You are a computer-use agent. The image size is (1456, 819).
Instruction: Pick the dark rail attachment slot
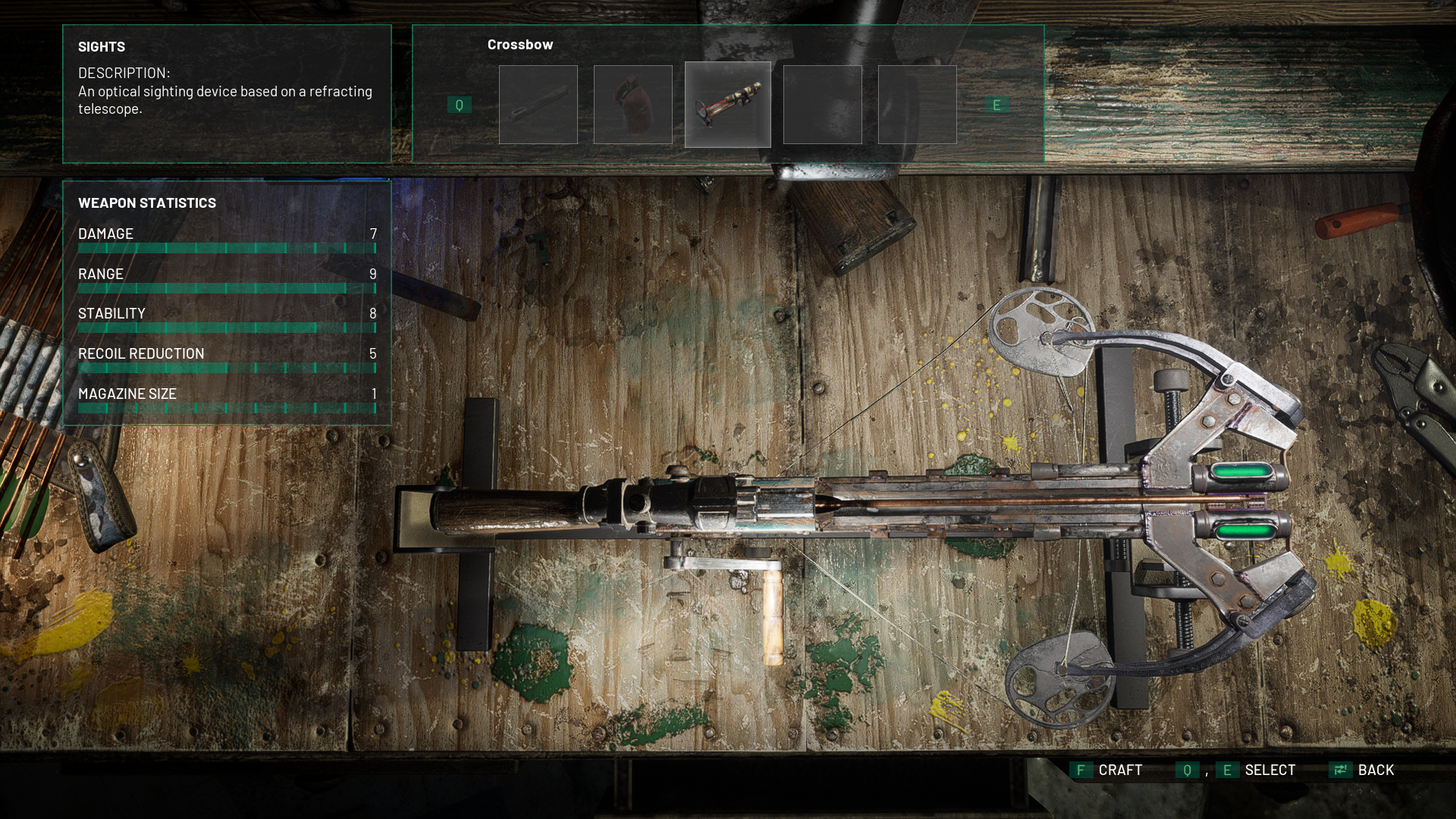click(538, 105)
